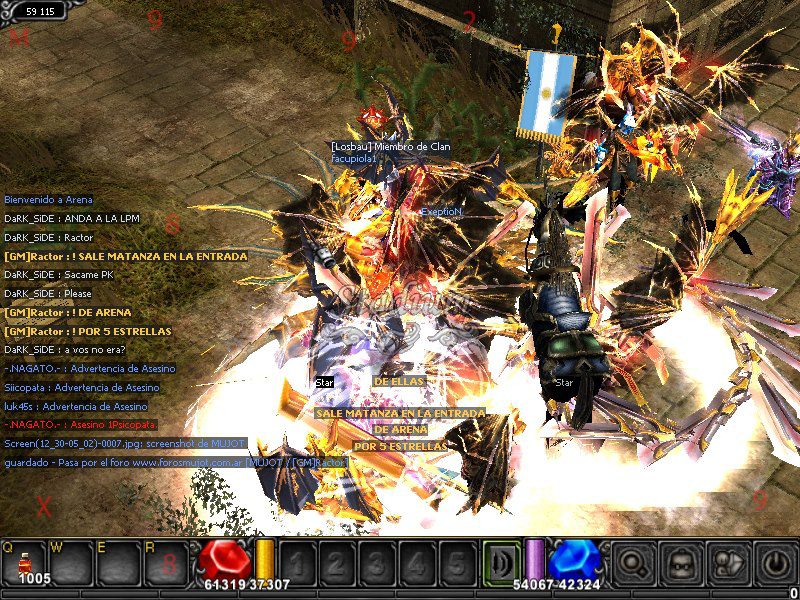Open the active skill selector icon
This screenshot has width=800, height=600.
[x=501, y=563]
